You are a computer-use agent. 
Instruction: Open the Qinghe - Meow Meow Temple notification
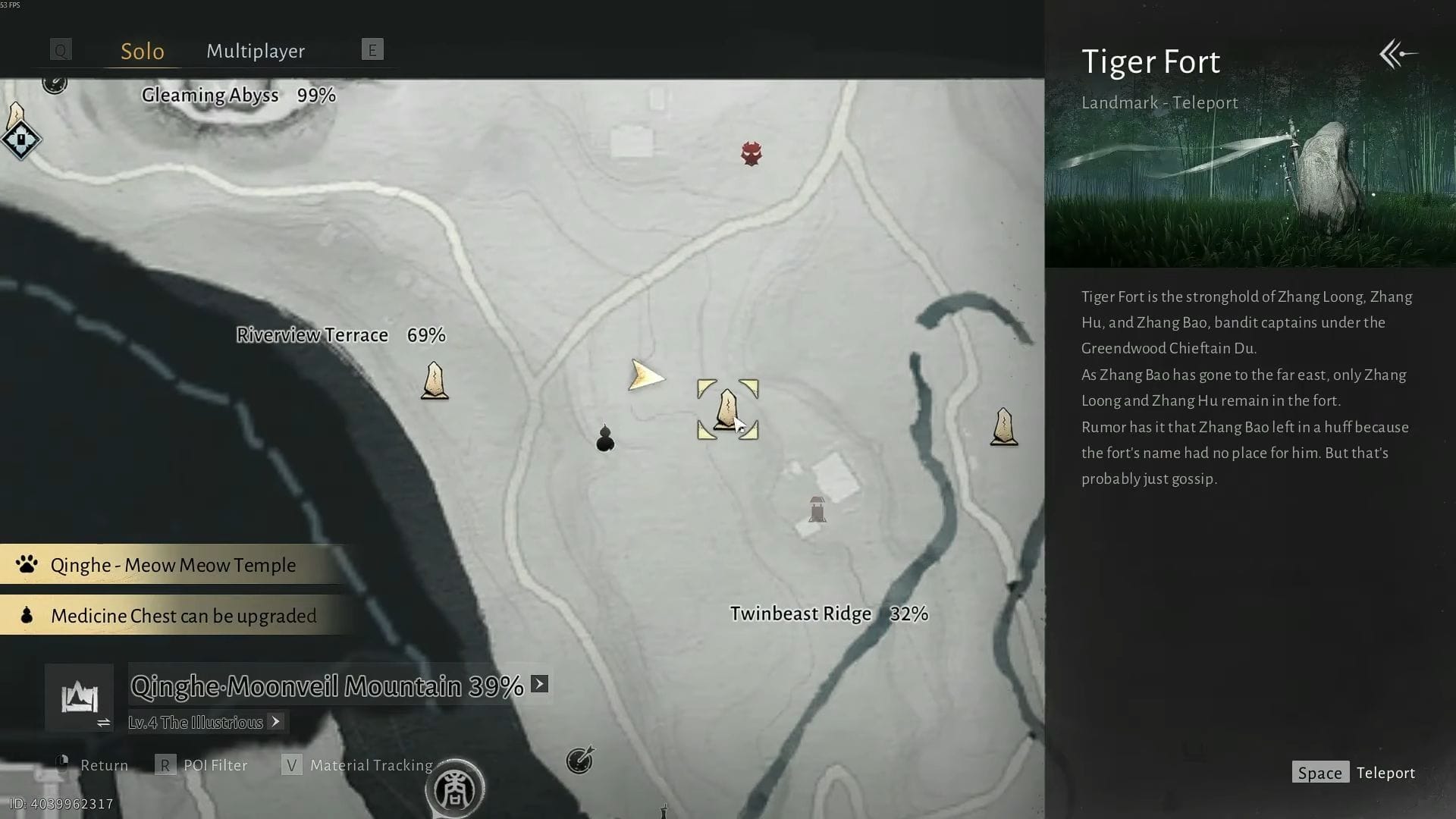click(172, 564)
